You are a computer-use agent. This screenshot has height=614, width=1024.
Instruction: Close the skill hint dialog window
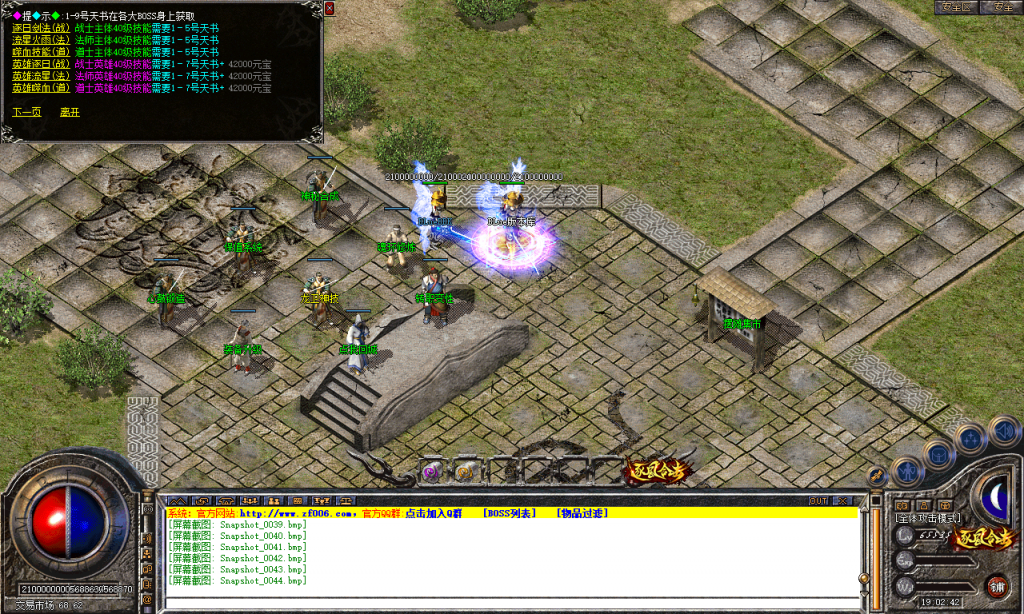(329, 7)
